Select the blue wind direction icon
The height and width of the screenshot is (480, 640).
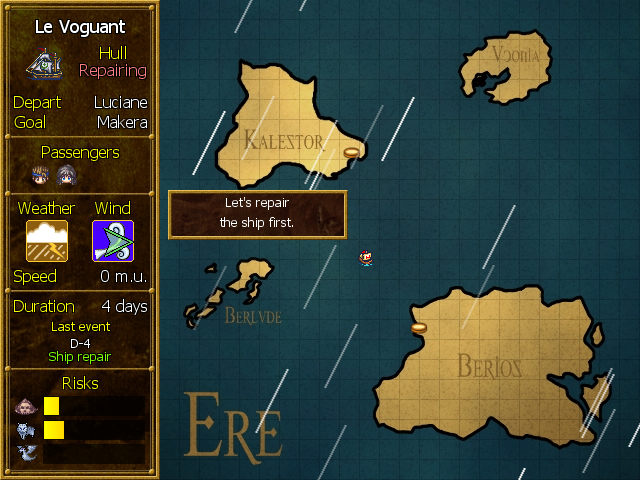click(113, 241)
